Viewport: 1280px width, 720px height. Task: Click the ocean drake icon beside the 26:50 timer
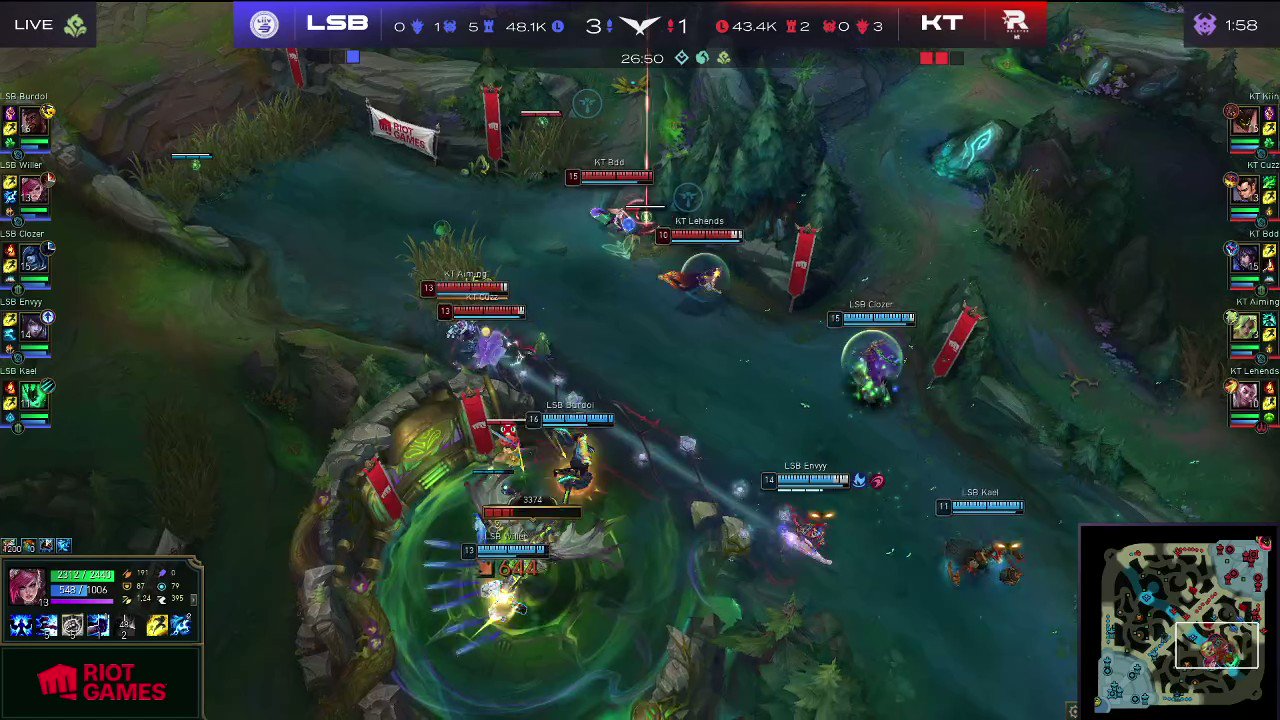[x=701, y=58]
